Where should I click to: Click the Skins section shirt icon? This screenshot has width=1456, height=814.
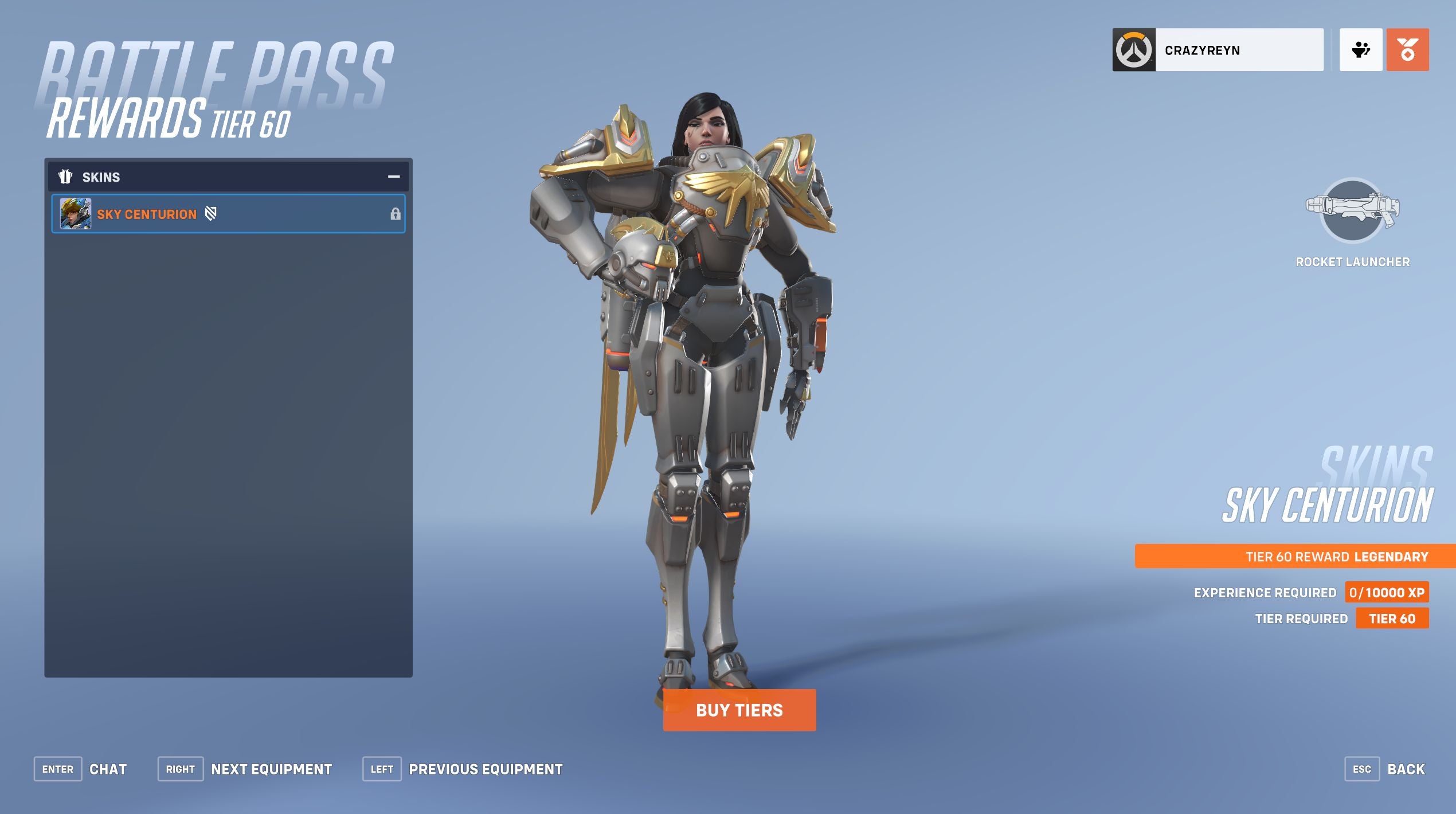pos(66,177)
